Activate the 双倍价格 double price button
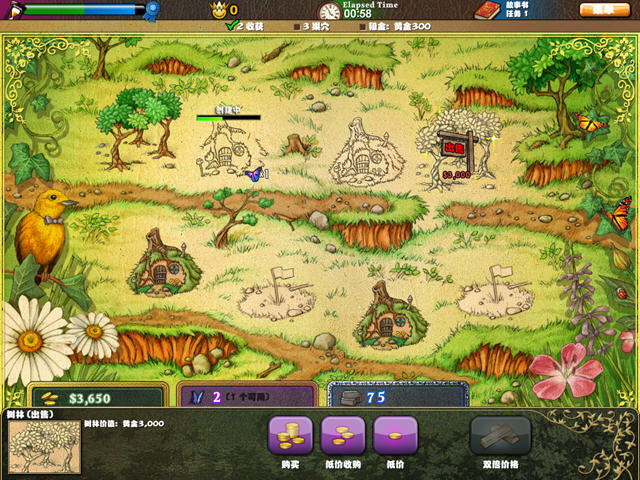Screen dimensions: 640x480 tap(500, 437)
